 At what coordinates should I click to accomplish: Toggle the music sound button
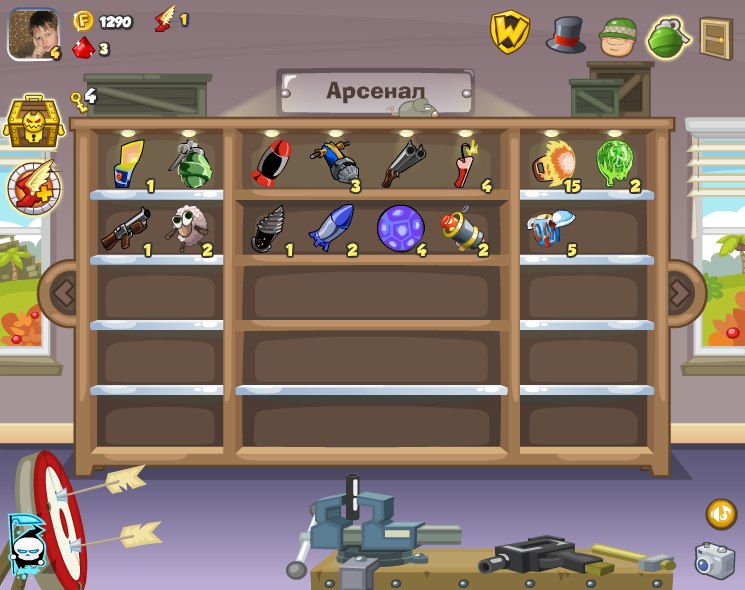click(x=720, y=514)
